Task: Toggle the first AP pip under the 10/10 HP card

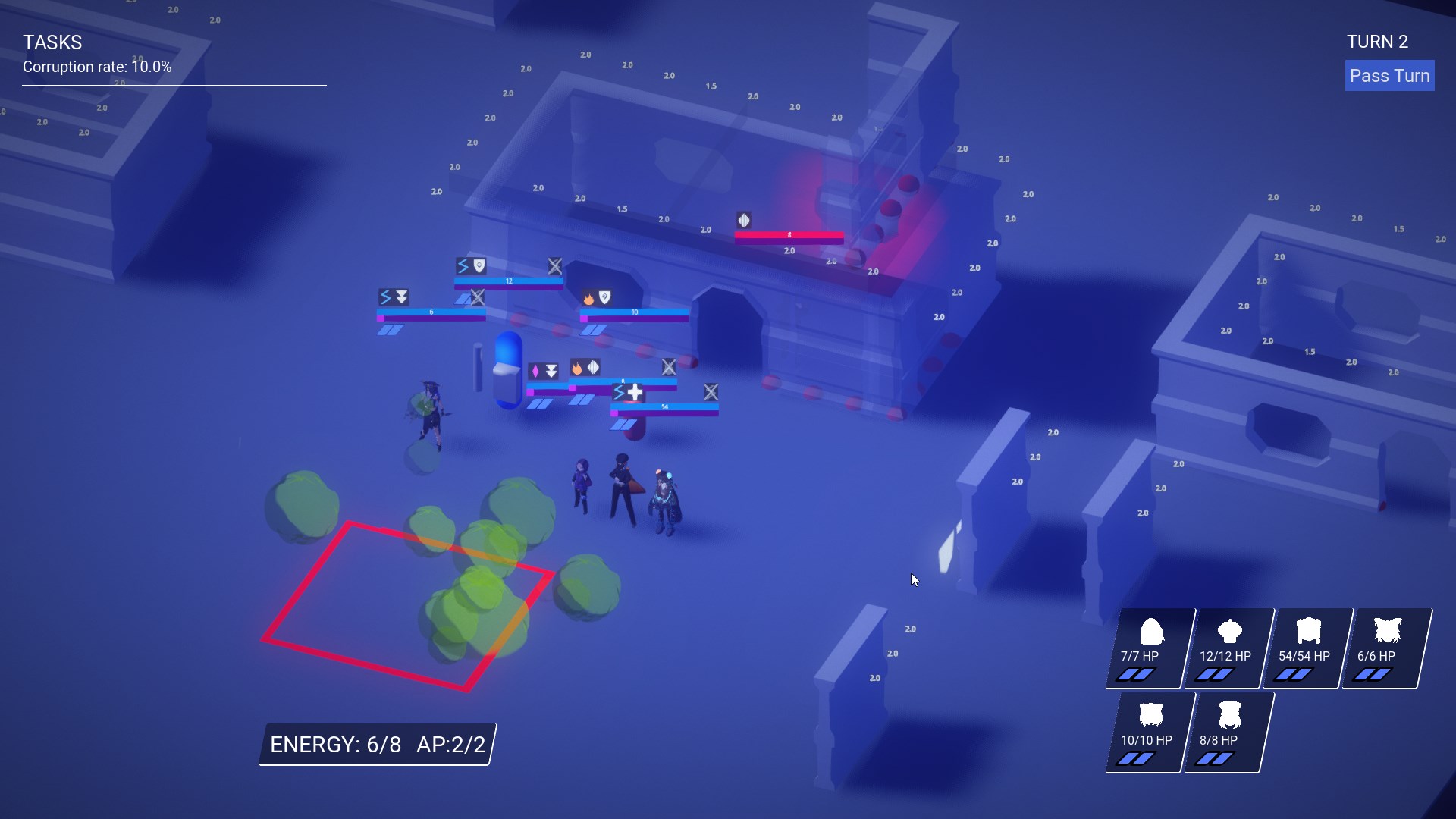Action: (x=1126, y=756)
